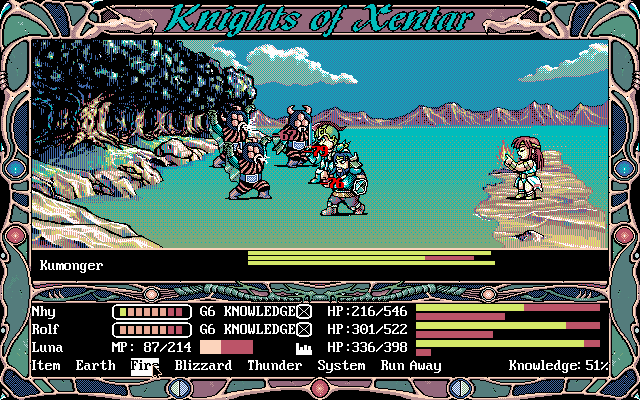Open the System menu
This screenshot has width=640, height=400.
pyautogui.click(x=341, y=366)
